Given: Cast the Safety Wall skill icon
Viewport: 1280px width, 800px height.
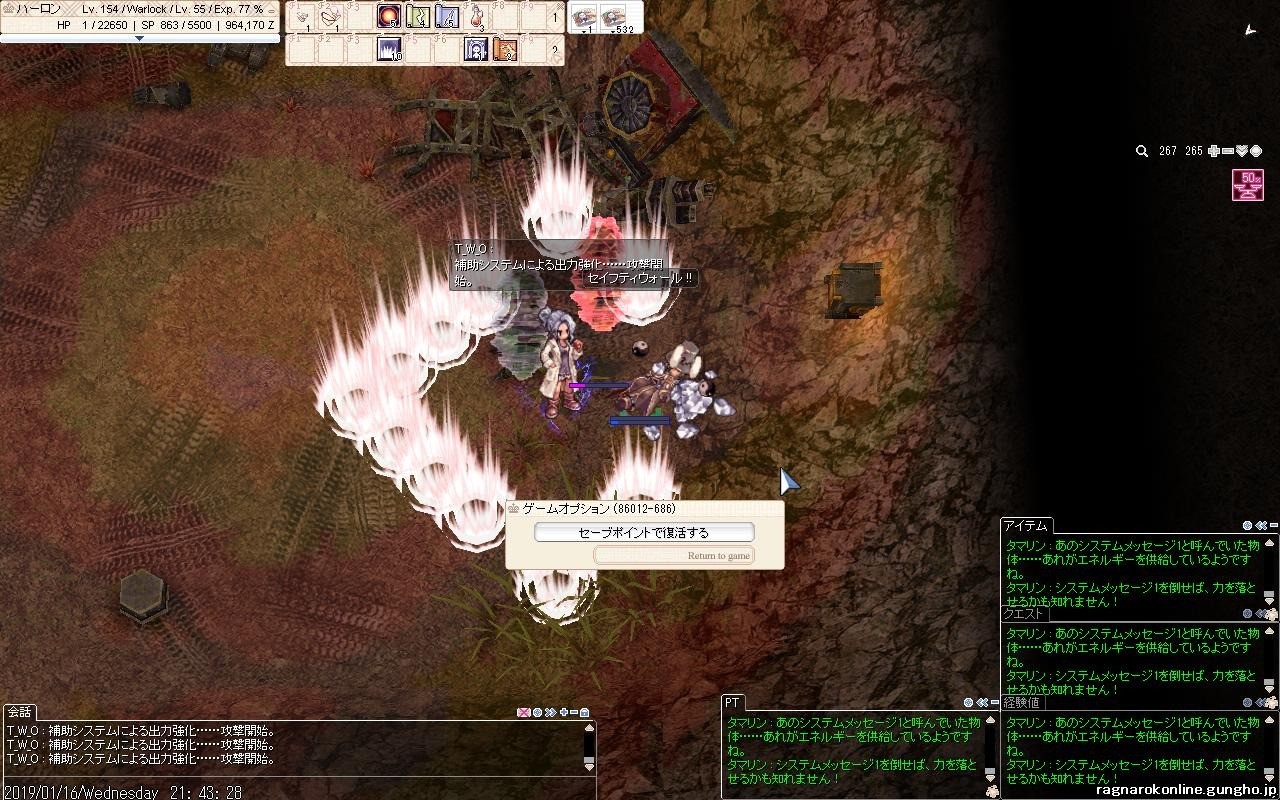Looking at the screenshot, I should tap(476, 49).
